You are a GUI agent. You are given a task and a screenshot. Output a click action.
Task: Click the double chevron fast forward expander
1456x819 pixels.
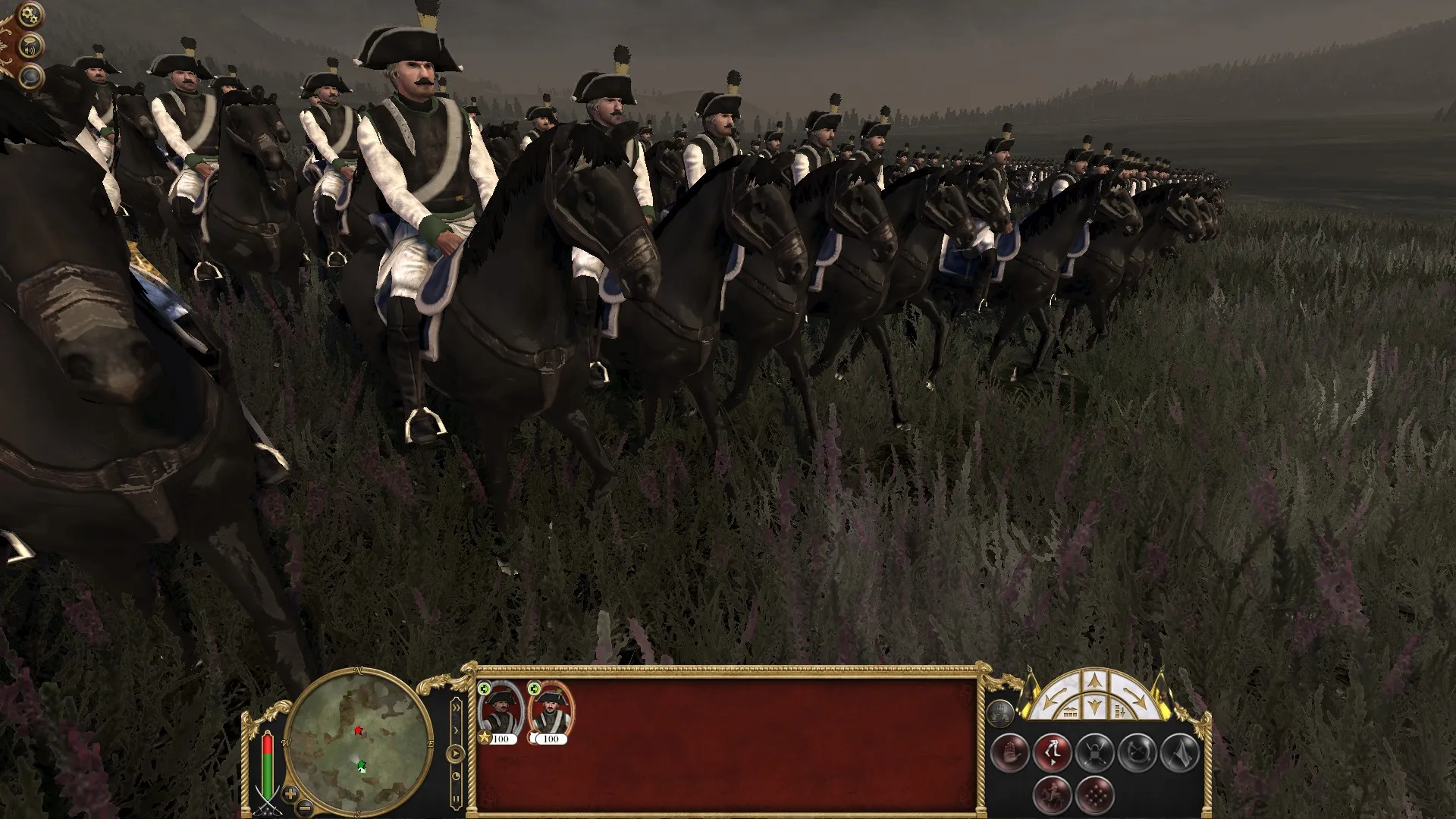(x=457, y=707)
